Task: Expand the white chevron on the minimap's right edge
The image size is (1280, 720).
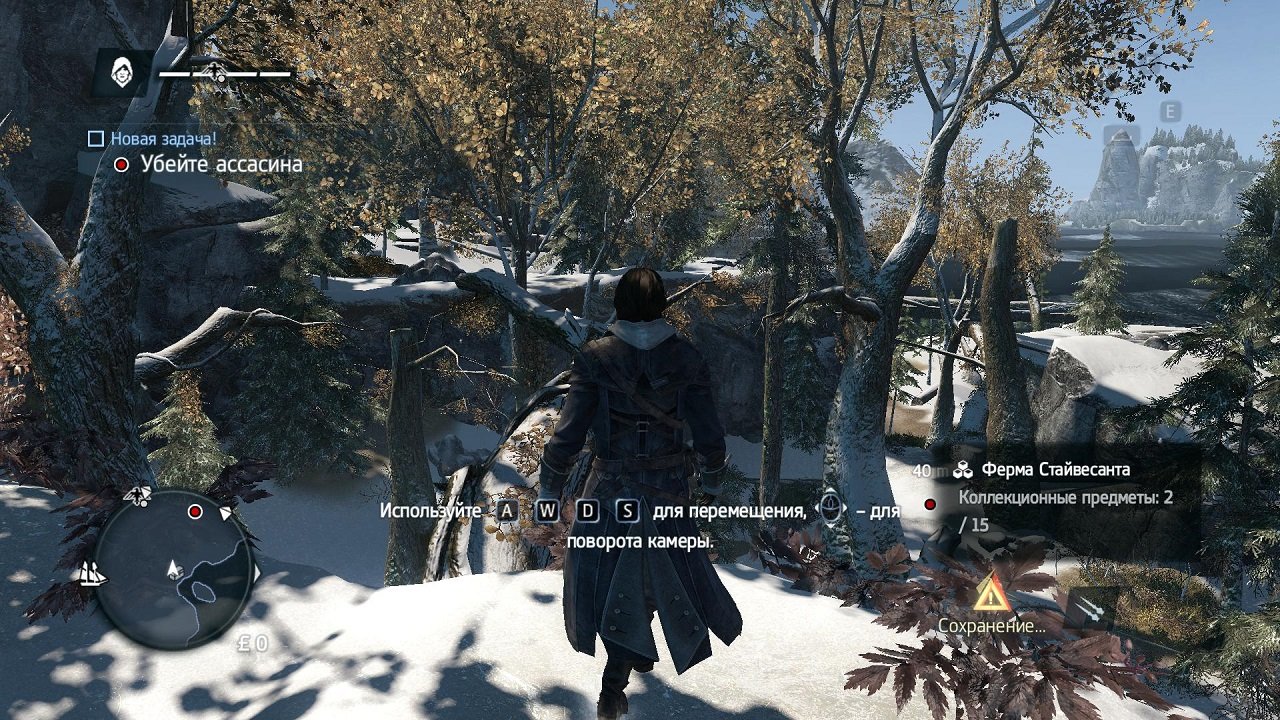Action: [x=257, y=572]
